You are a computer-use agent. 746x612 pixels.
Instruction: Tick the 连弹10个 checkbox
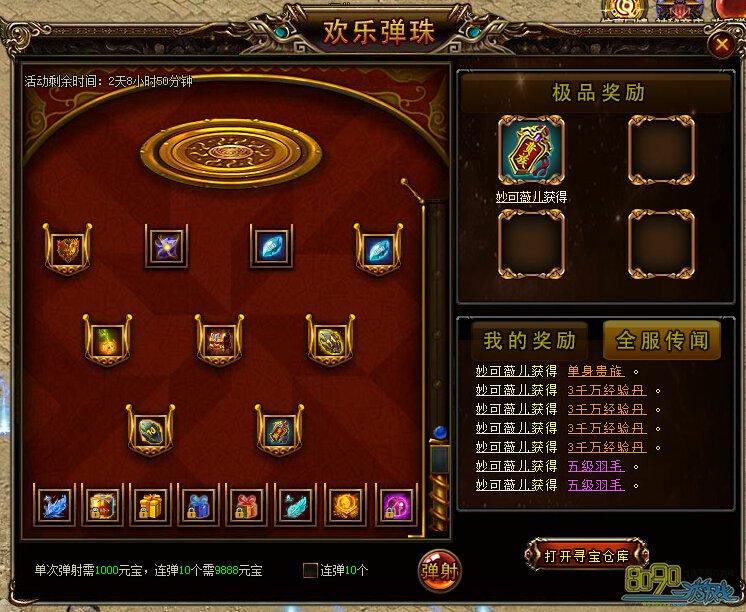[x=310, y=570]
